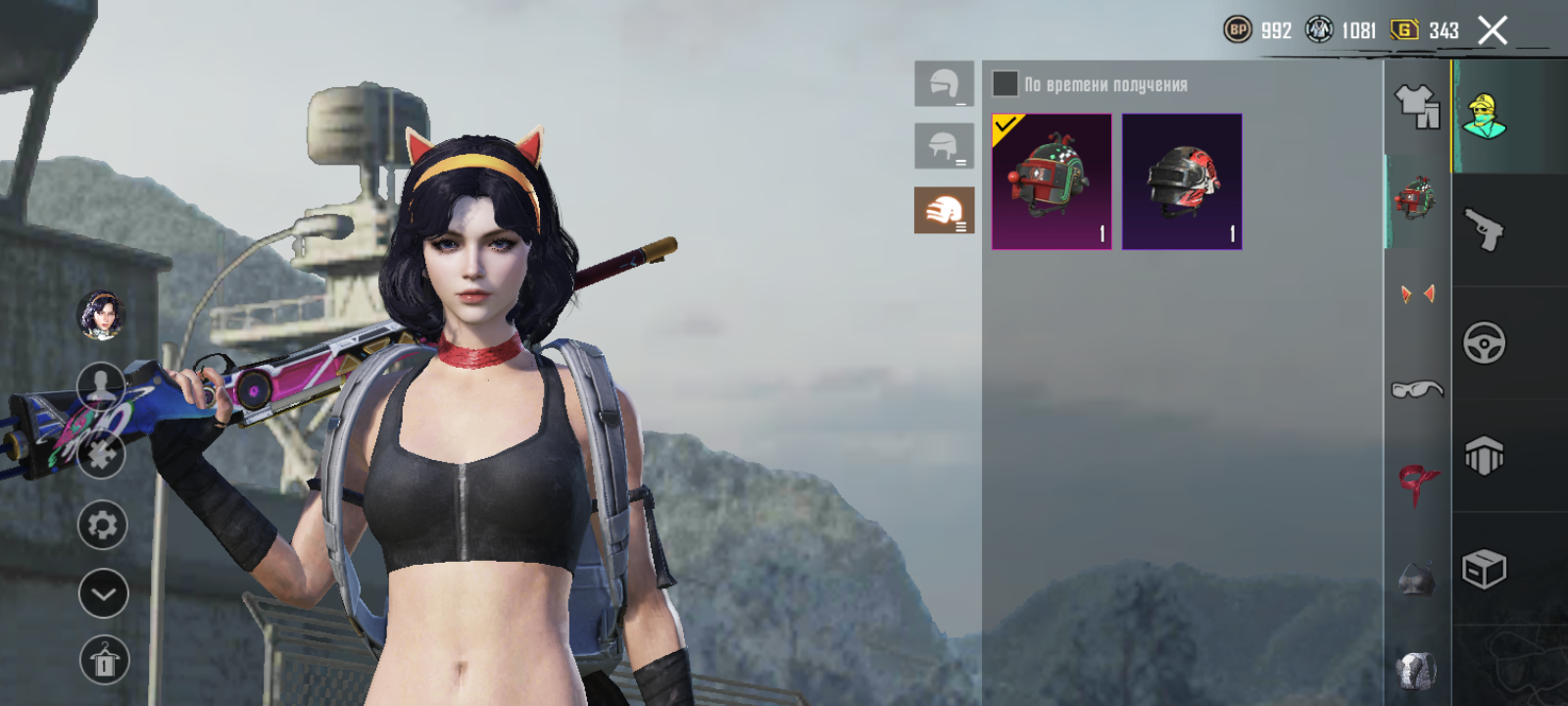Image resolution: width=1568 pixels, height=706 pixels.
Task: Toggle the "По времени получения" sort checkbox
Action: pyautogui.click(x=1004, y=83)
